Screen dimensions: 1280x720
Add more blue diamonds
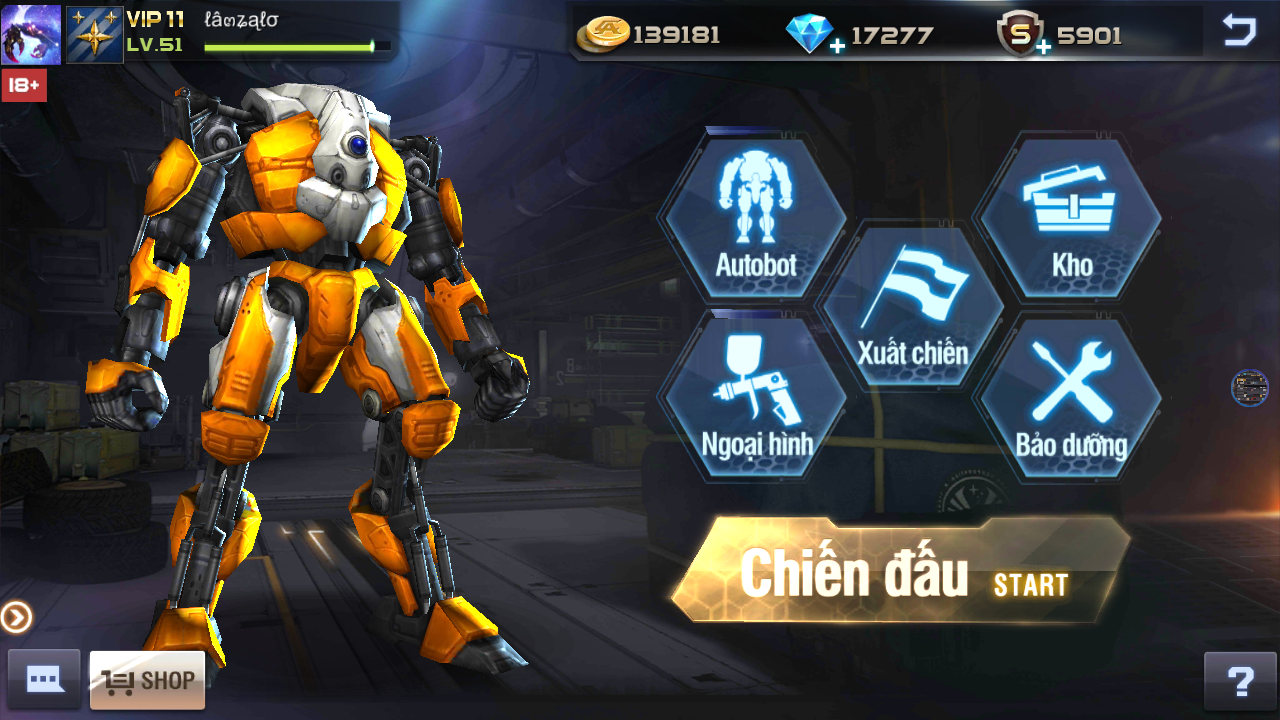(x=836, y=46)
